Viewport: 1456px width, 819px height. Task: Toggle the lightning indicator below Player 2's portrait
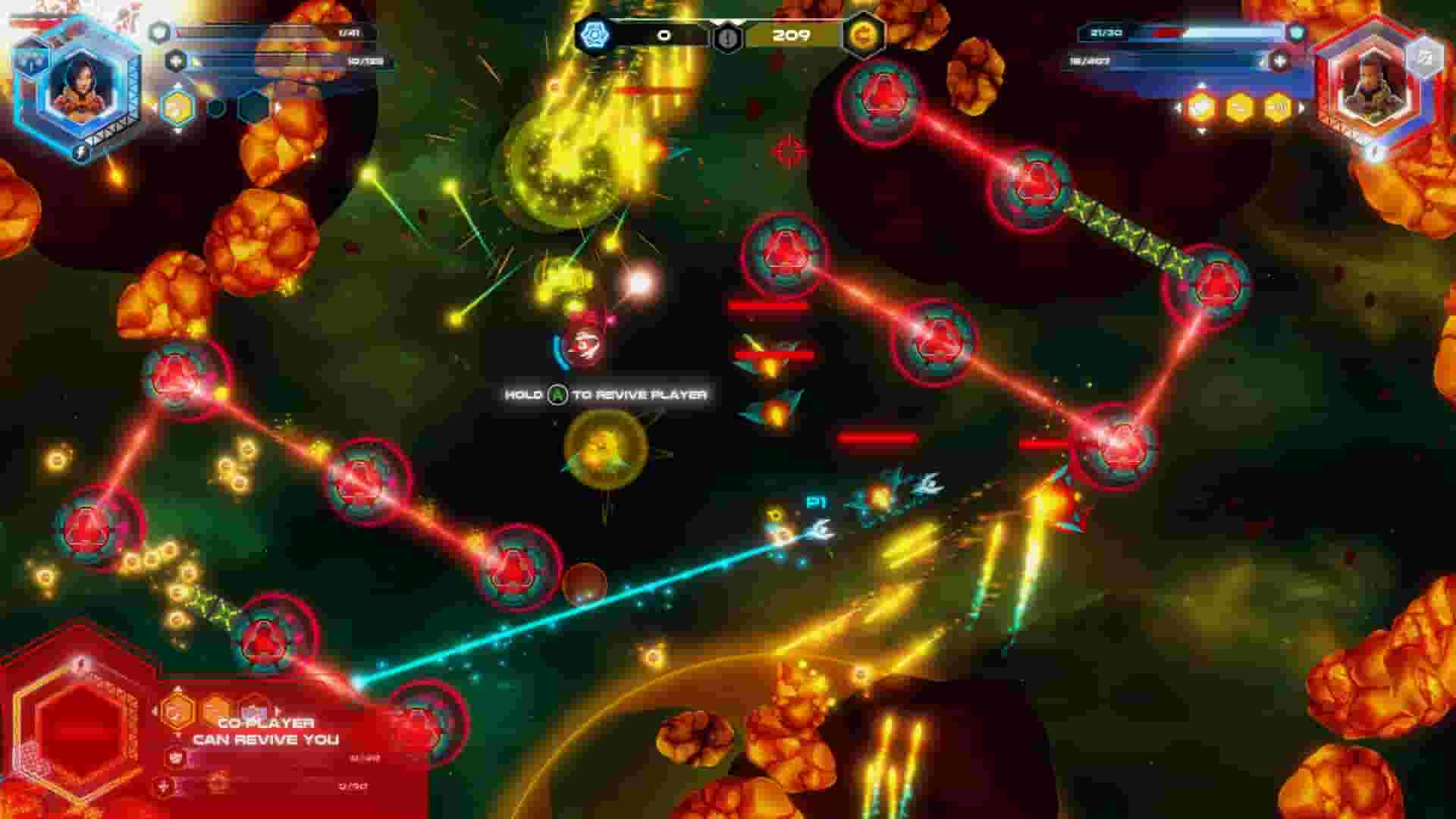click(1374, 150)
